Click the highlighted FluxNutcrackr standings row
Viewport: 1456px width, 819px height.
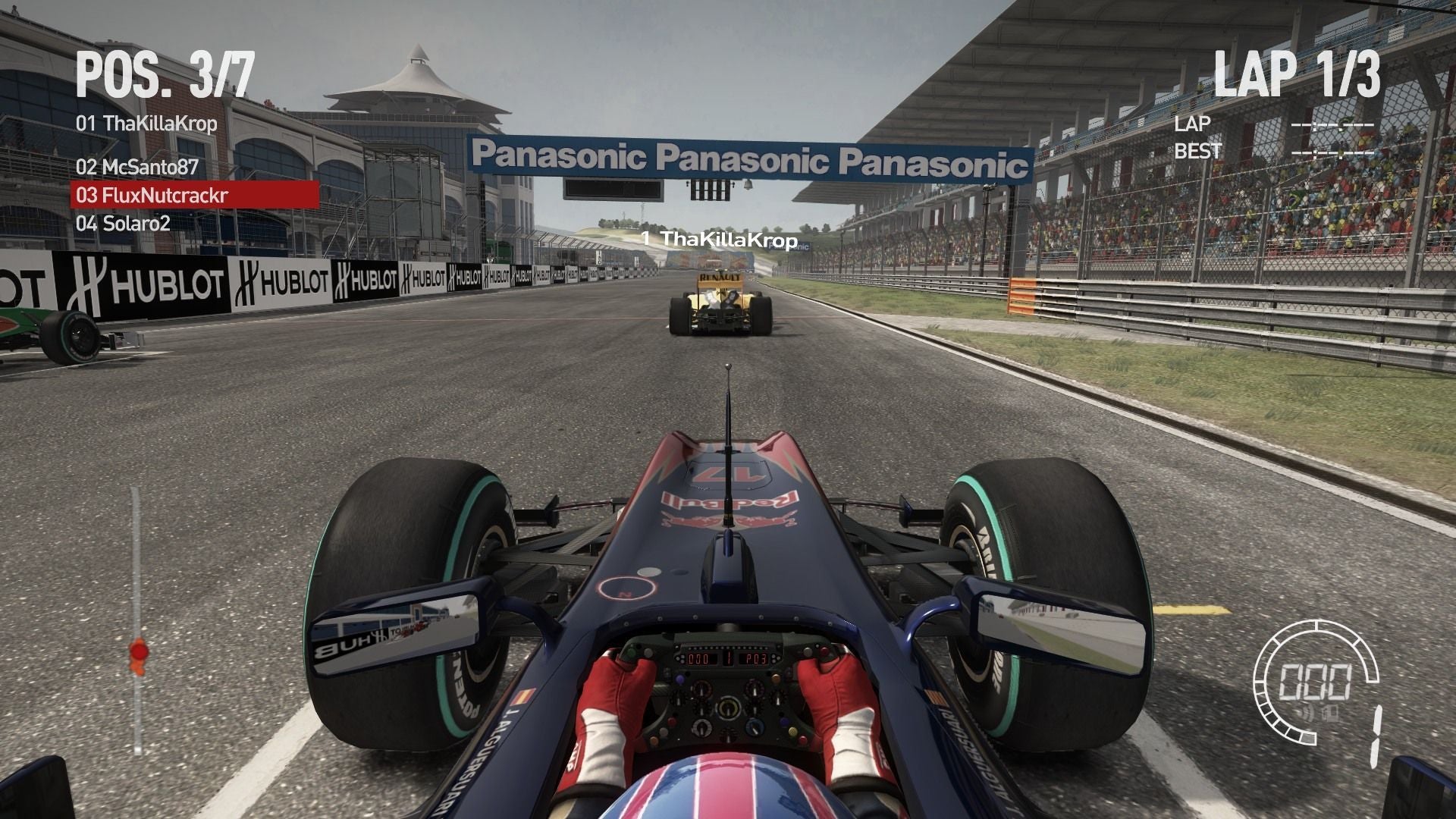(x=194, y=196)
